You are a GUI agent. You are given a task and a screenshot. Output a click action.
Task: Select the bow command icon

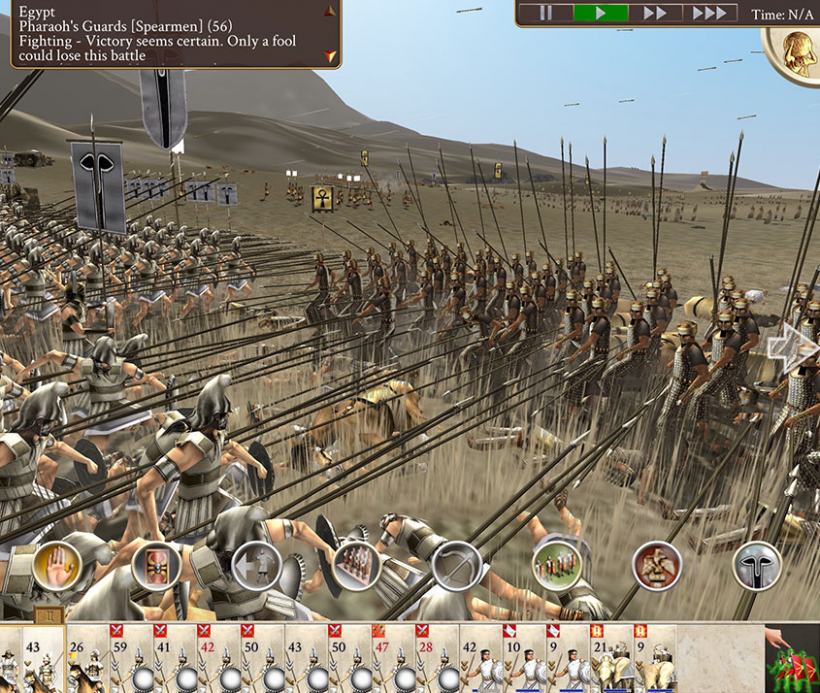(456, 566)
